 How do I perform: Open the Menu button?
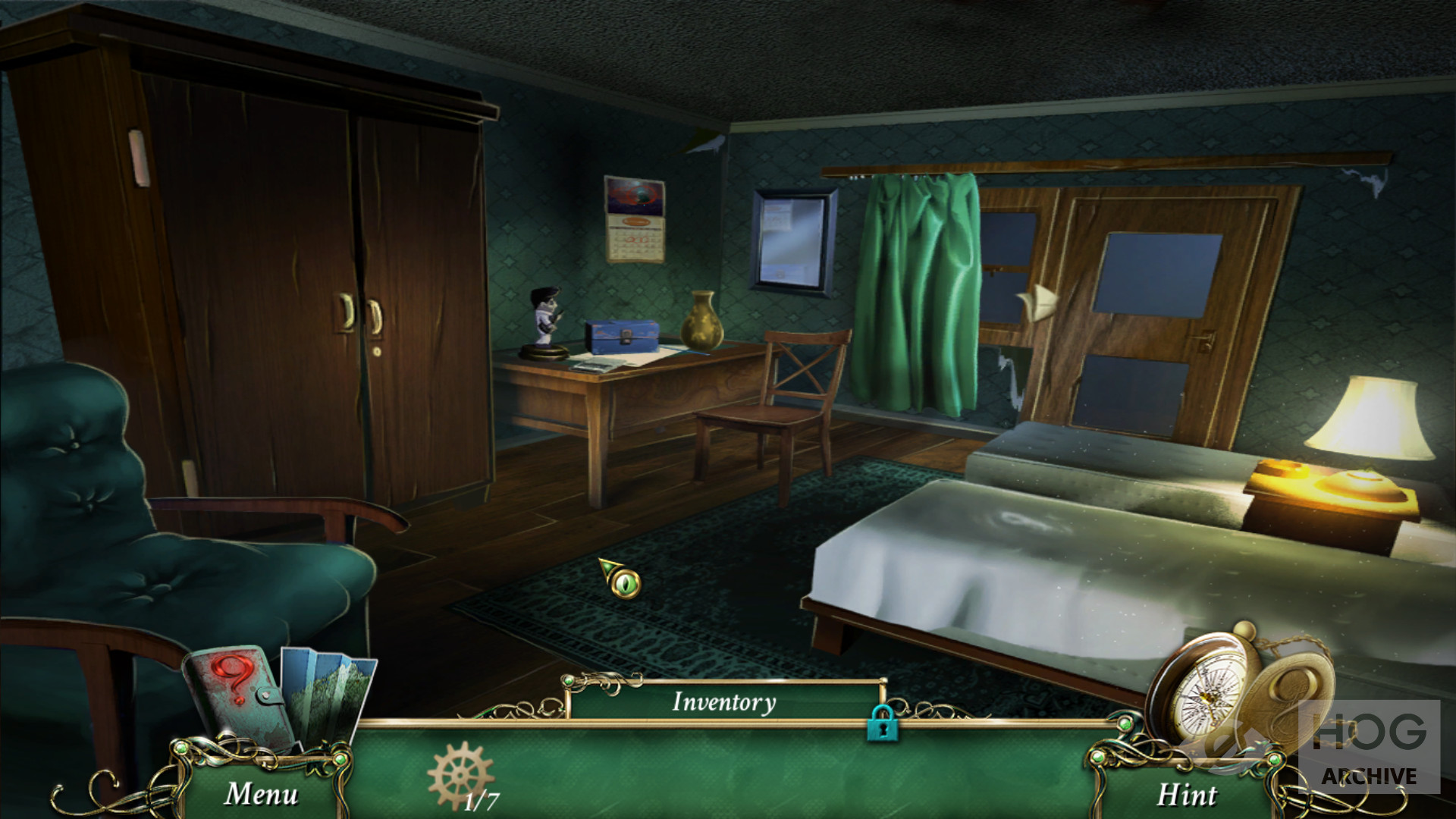[261, 794]
